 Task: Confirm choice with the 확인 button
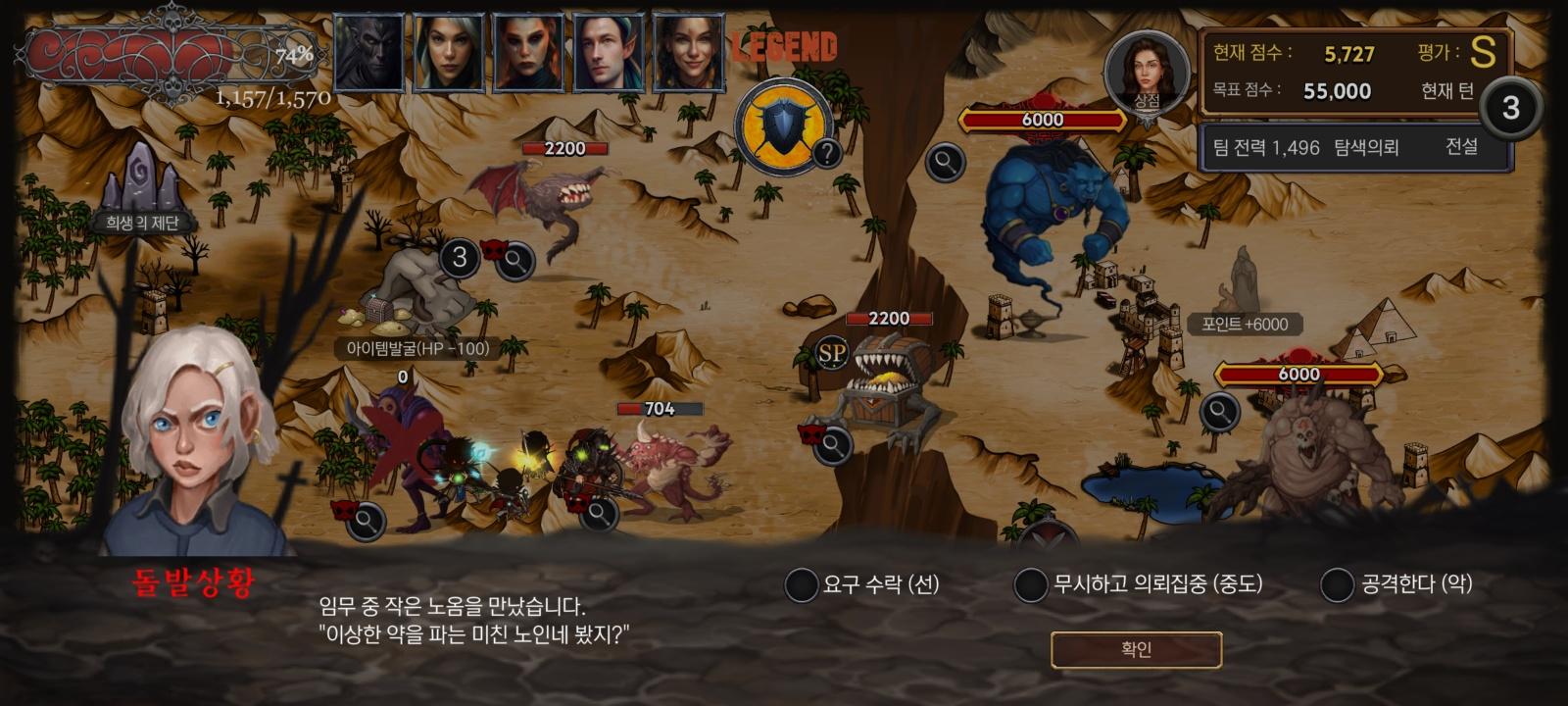click(x=1136, y=649)
